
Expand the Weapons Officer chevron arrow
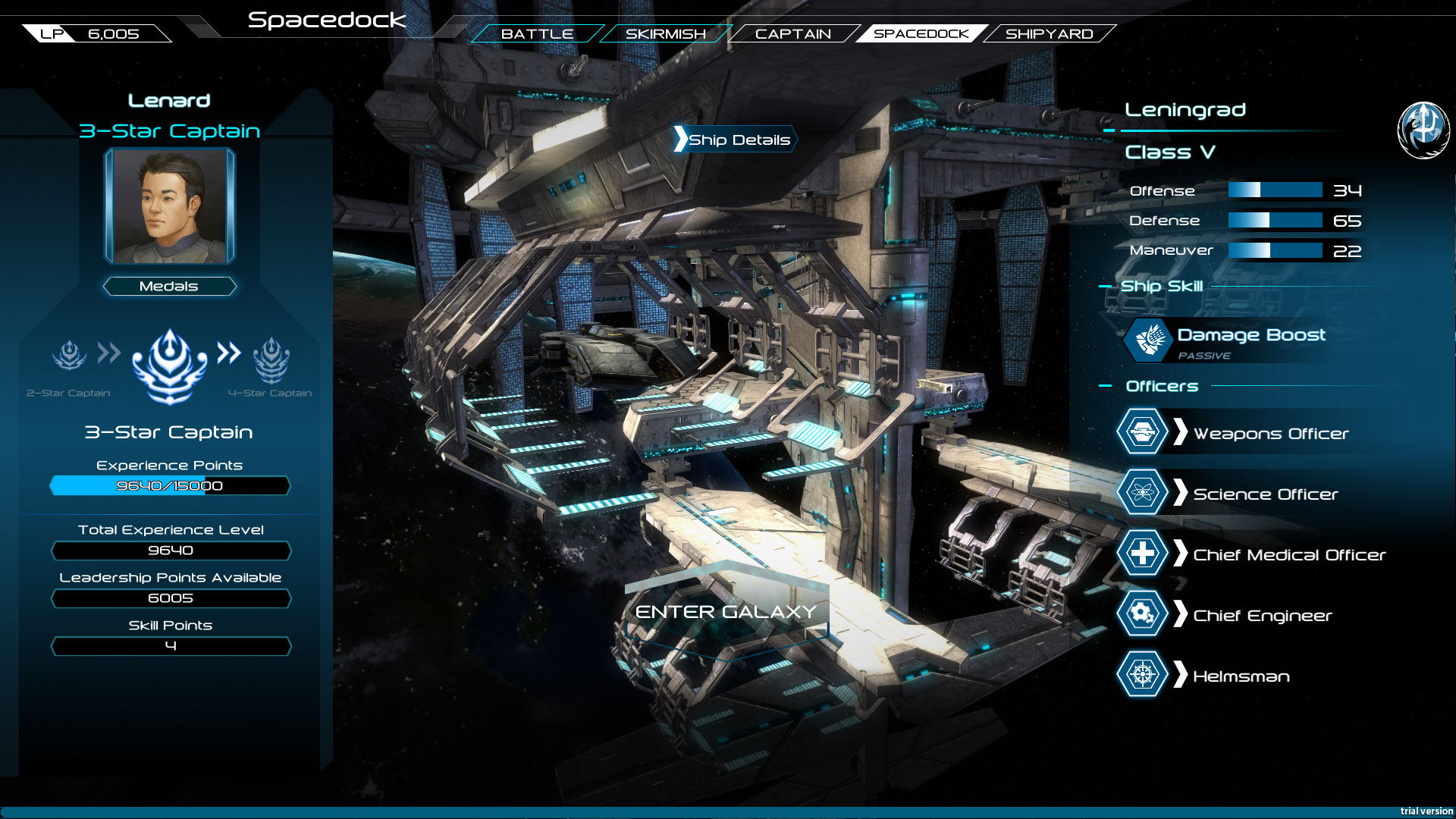pos(1181,433)
